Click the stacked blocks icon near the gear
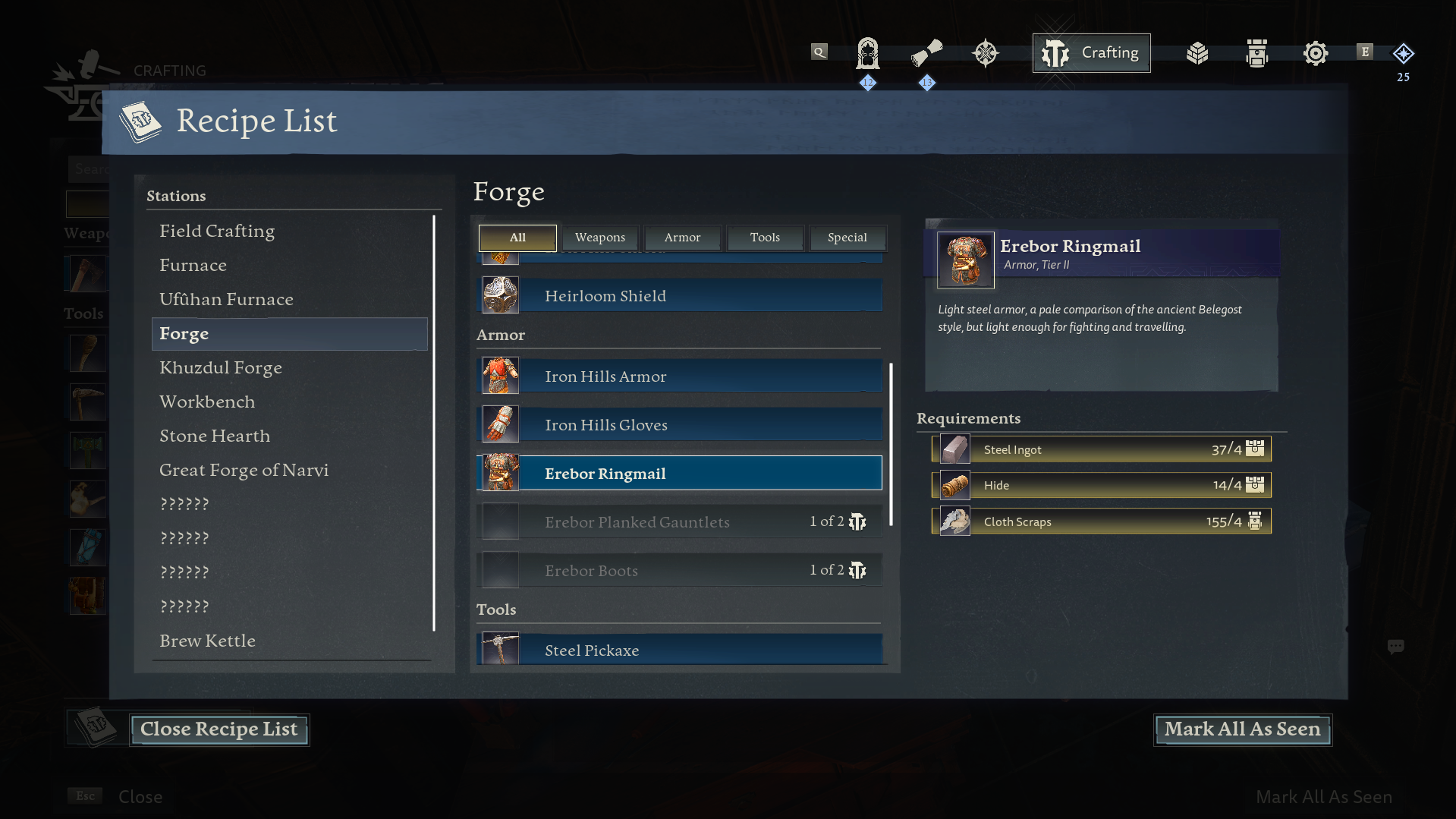The height and width of the screenshot is (819, 1456). pos(1197,52)
